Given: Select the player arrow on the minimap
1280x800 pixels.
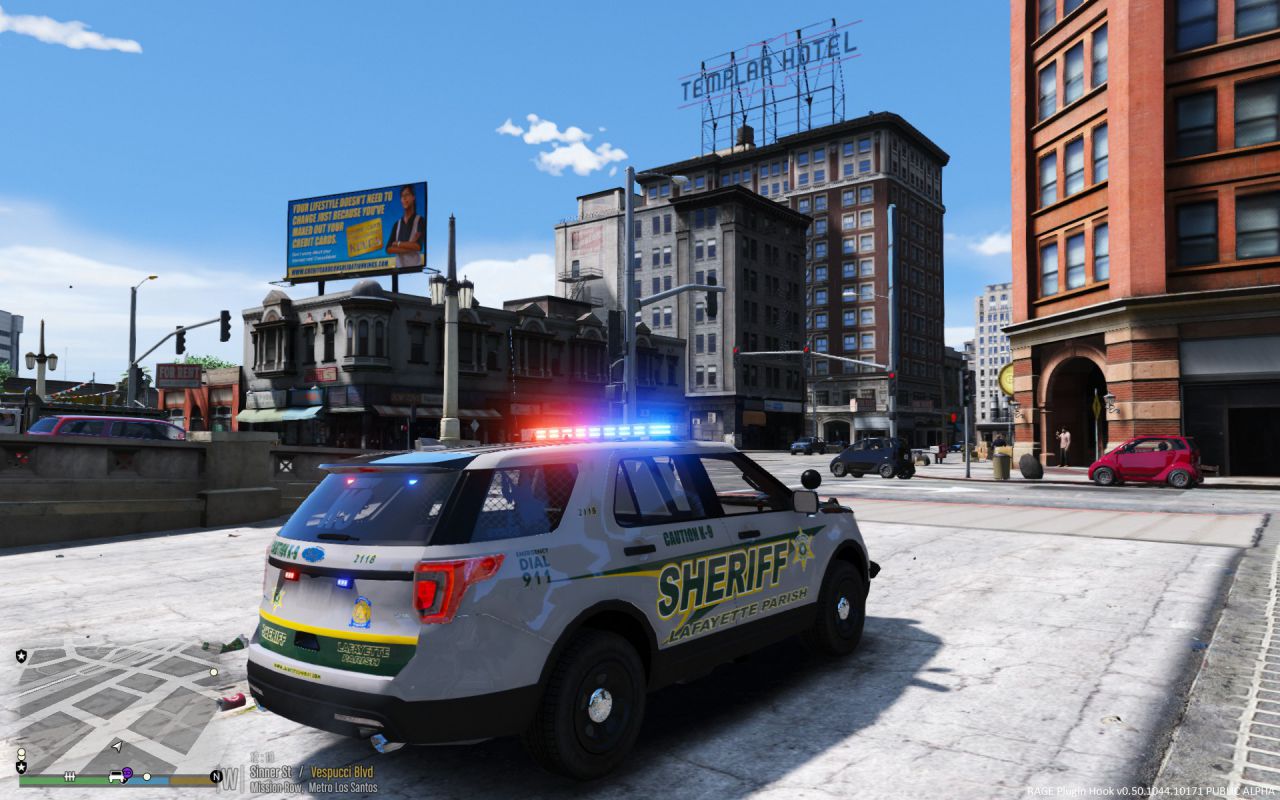Looking at the screenshot, I should 117,746.
